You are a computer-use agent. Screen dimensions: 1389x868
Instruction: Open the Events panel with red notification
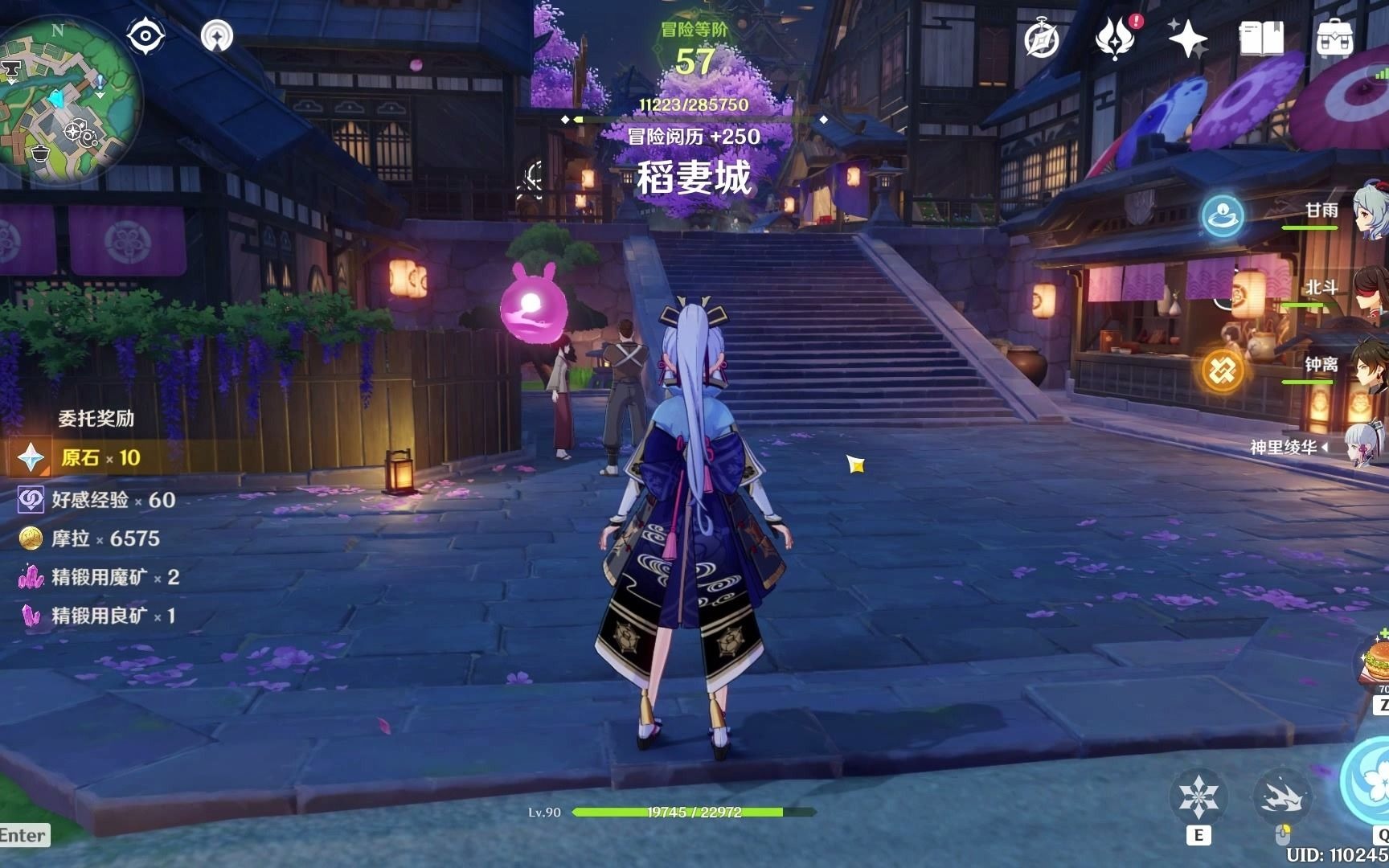point(1113,36)
